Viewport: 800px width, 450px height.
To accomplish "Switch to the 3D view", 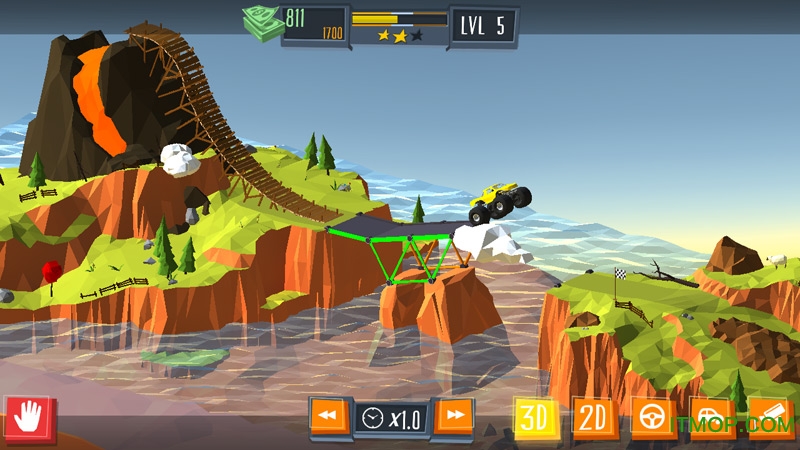I will [536, 417].
